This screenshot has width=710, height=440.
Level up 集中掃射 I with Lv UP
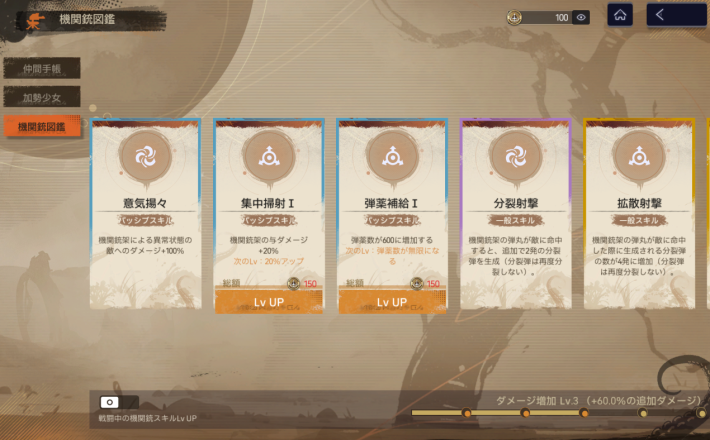269,302
